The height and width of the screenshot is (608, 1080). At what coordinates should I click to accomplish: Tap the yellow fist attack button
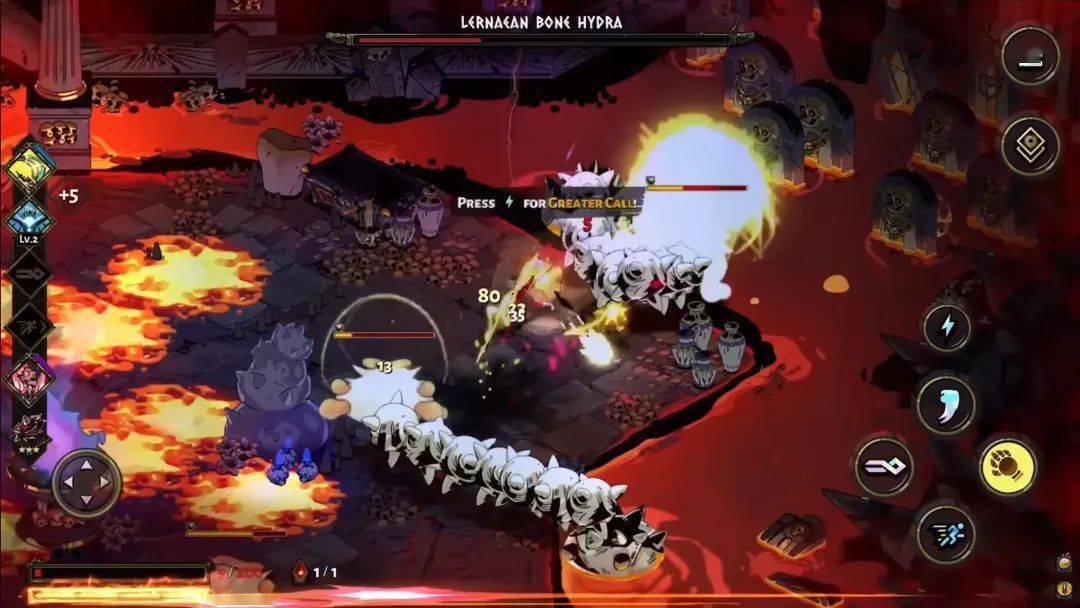(1008, 466)
